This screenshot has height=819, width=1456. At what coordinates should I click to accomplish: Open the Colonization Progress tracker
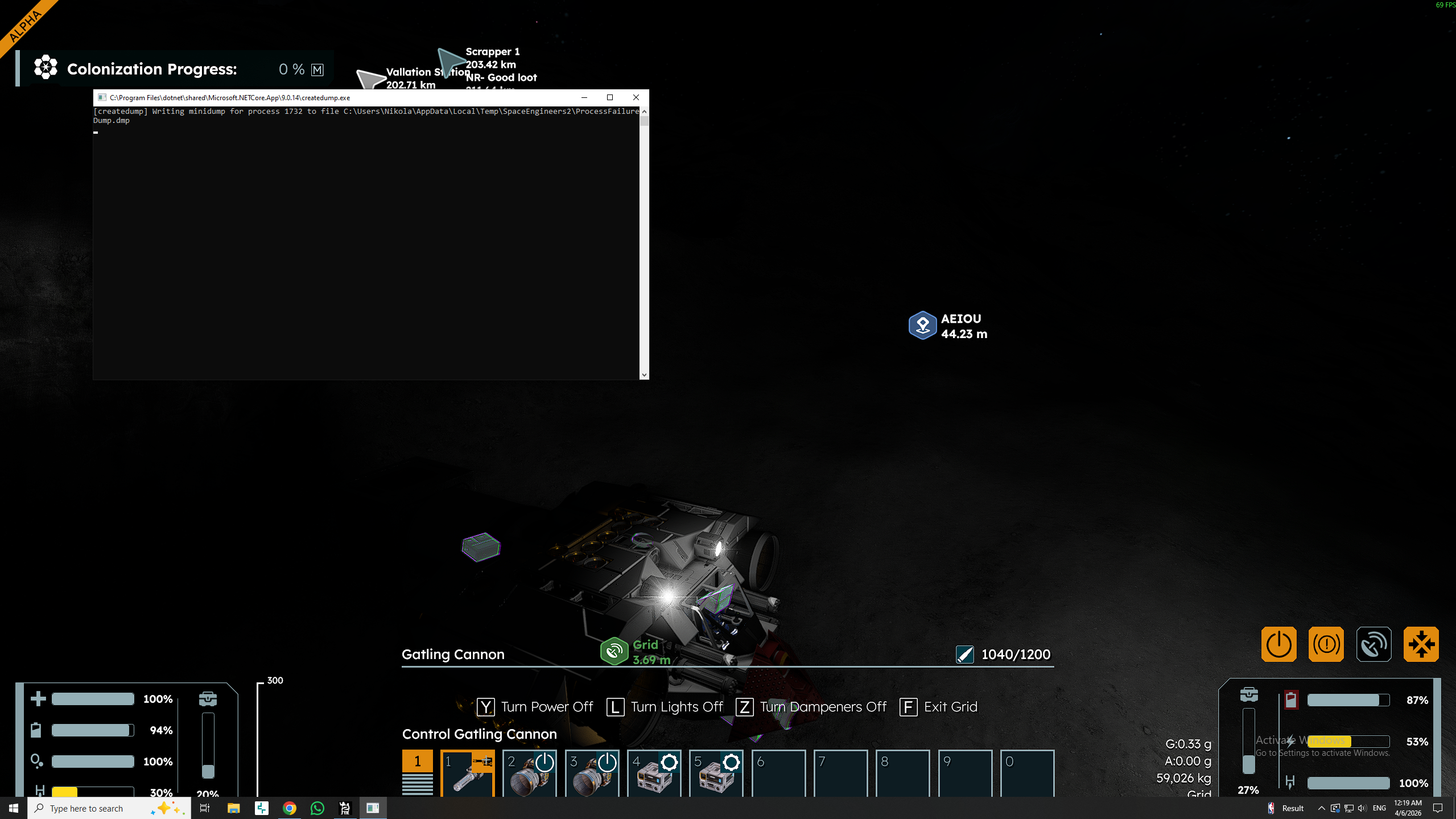(x=151, y=69)
